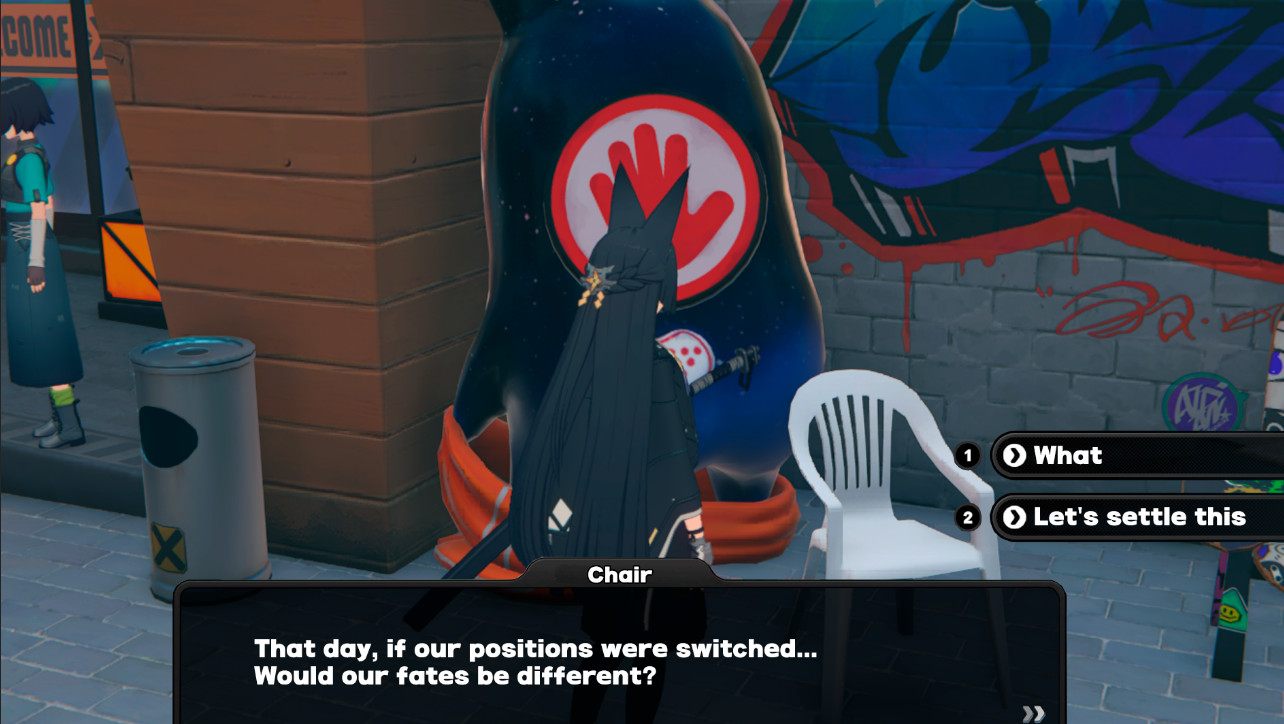Click the number 2 badge beside 'Let's settle this'
This screenshot has height=724, width=1284.
pyautogui.click(x=966, y=517)
